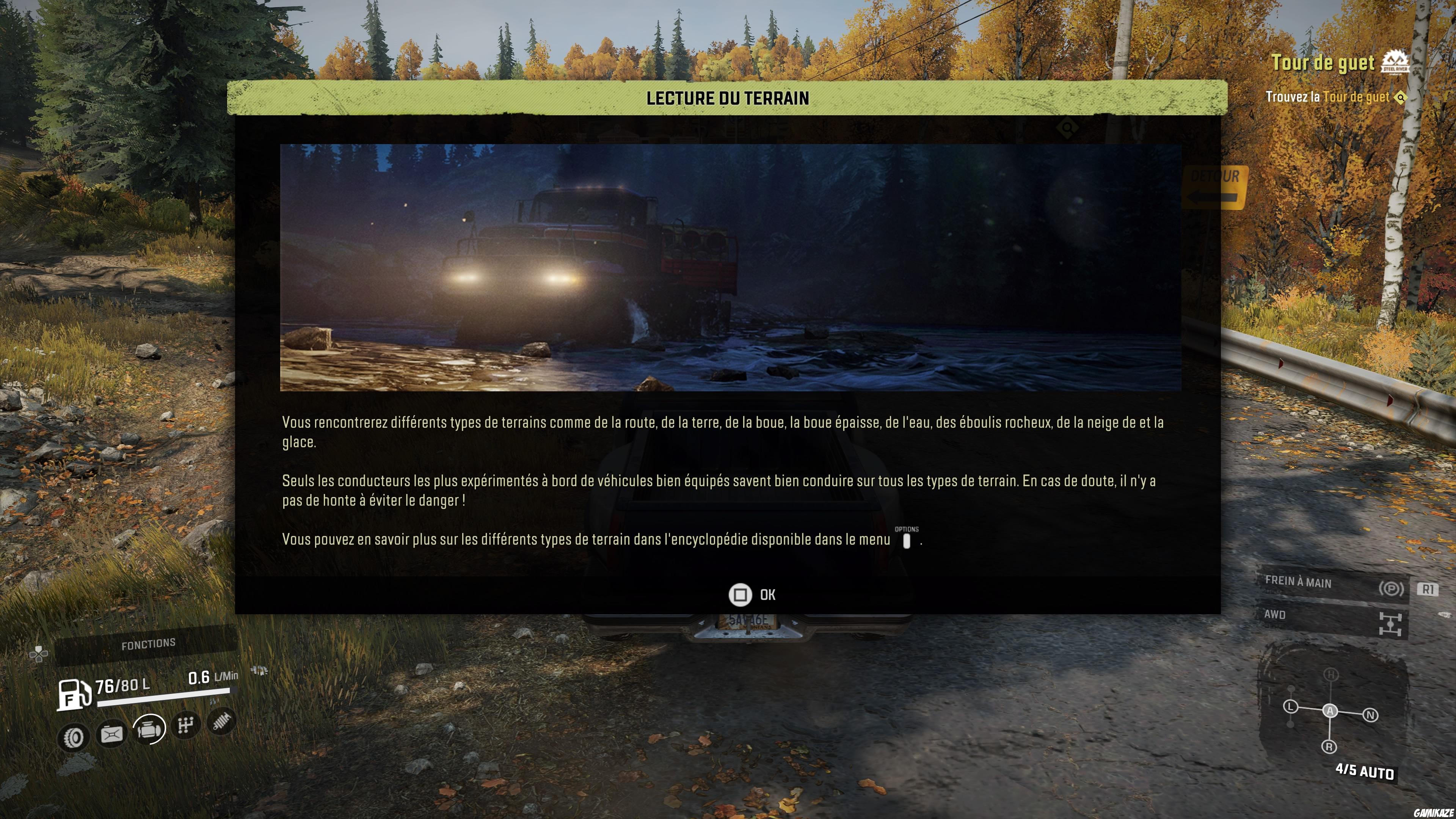Image resolution: width=1456 pixels, height=819 pixels.
Task: Select the suspension spring icon
Action: tap(221, 721)
